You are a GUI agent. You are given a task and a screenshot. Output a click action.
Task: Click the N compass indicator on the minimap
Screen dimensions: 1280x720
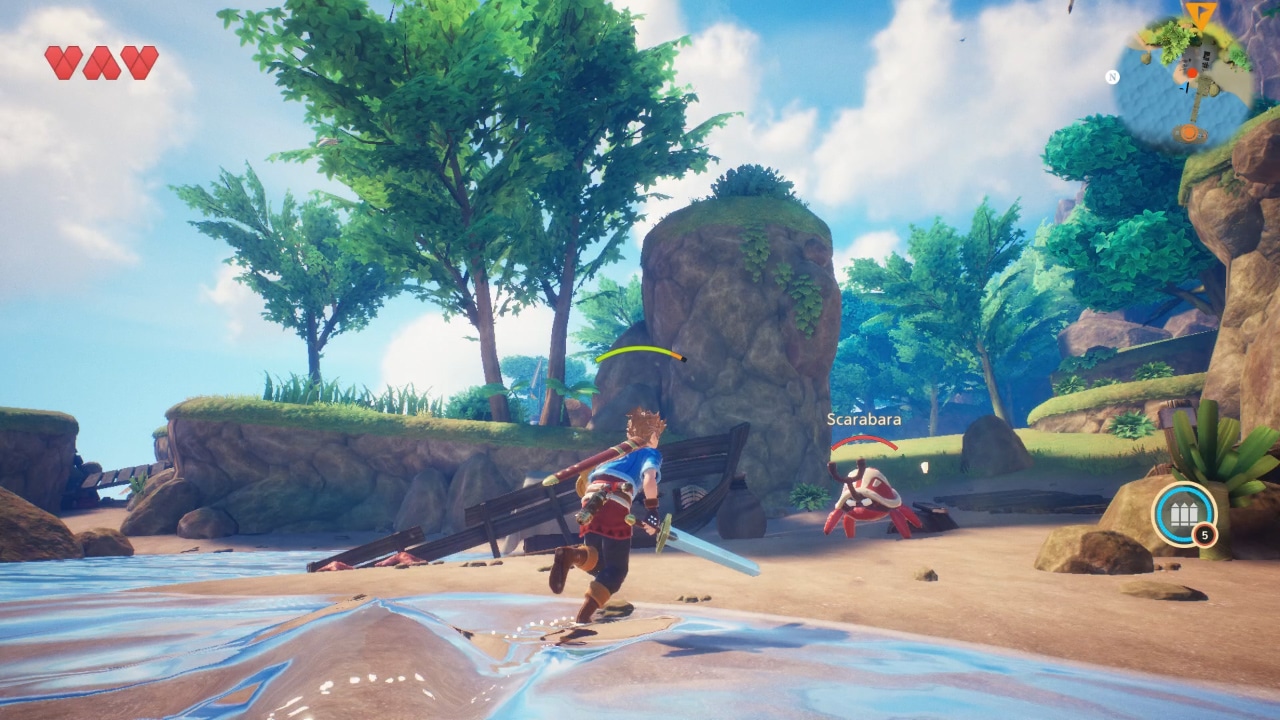pyautogui.click(x=1114, y=76)
